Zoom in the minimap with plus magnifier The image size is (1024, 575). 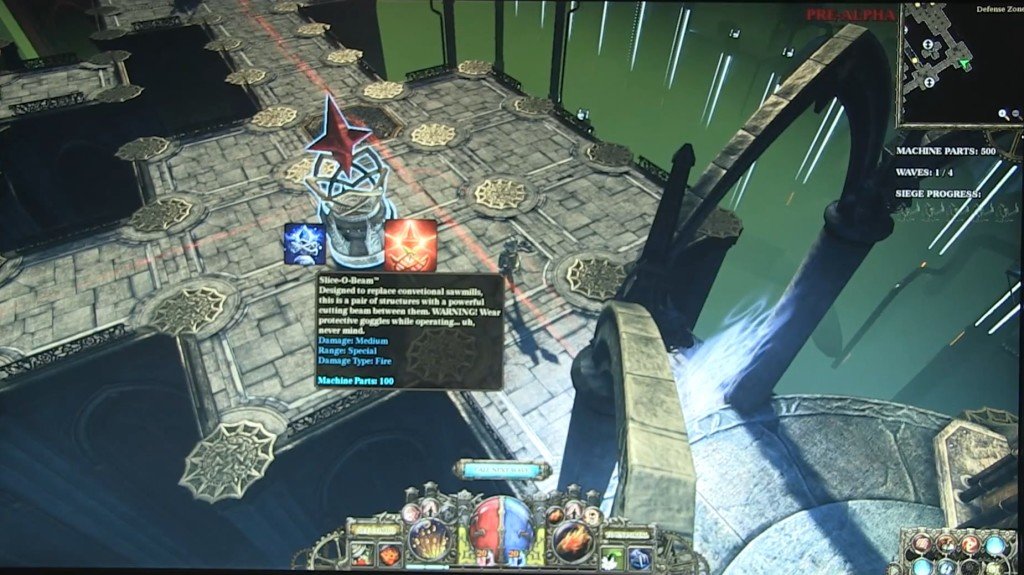tap(1003, 115)
